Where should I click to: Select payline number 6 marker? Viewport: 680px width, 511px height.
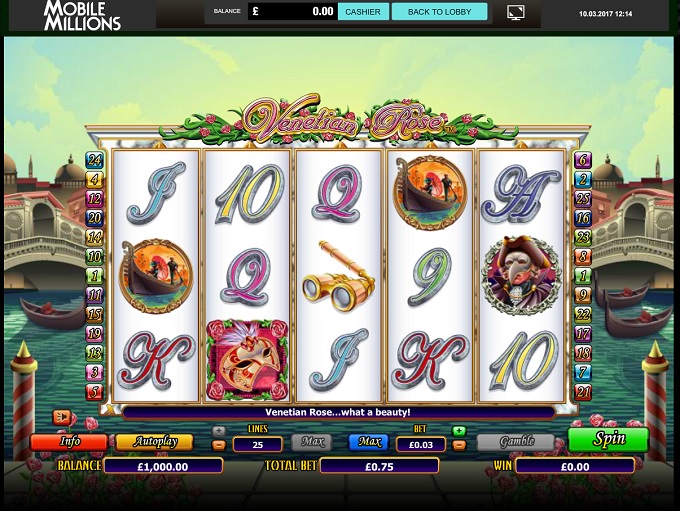[x=584, y=160]
